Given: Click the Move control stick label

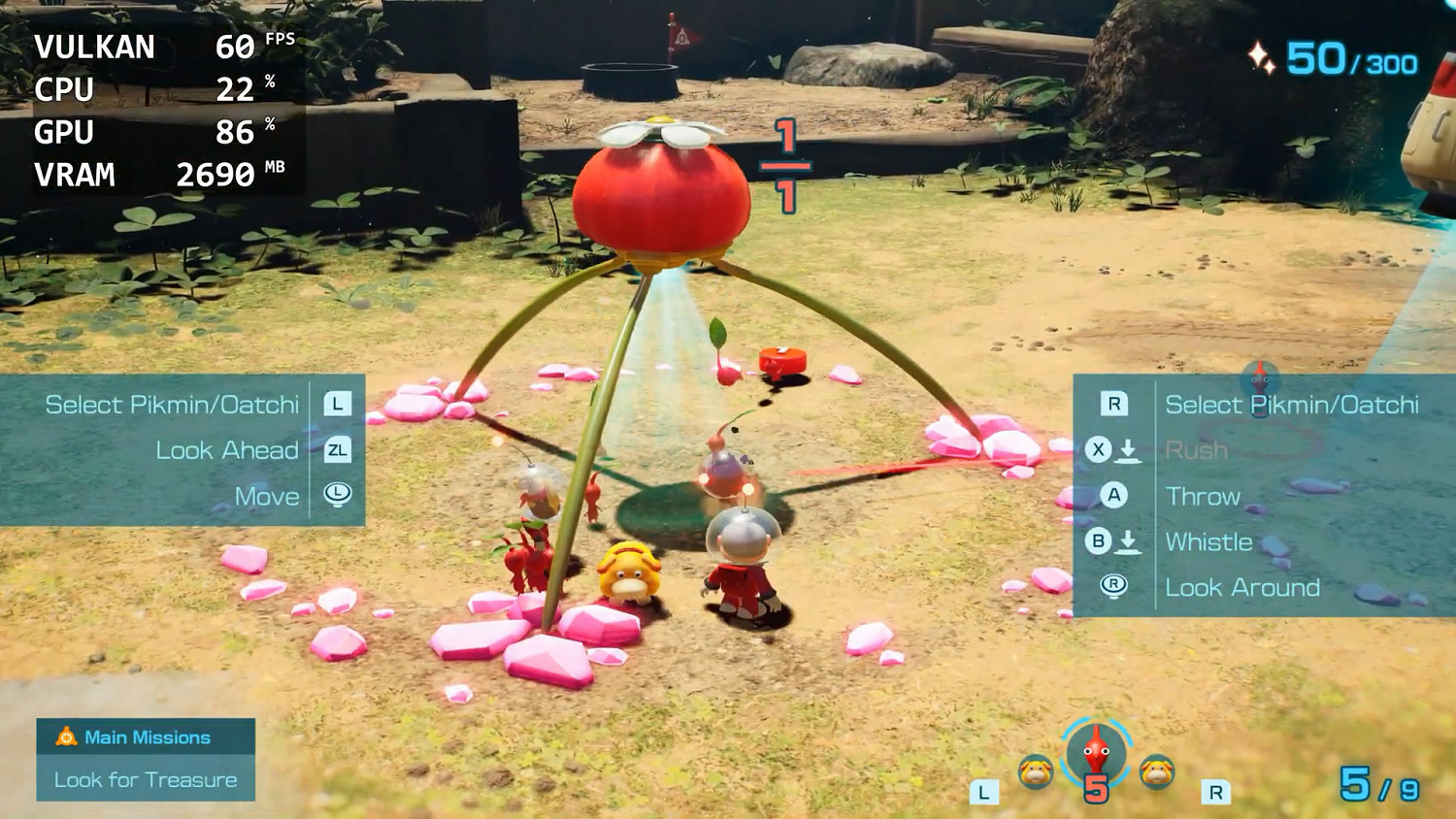Looking at the screenshot, I should [266, 496].
